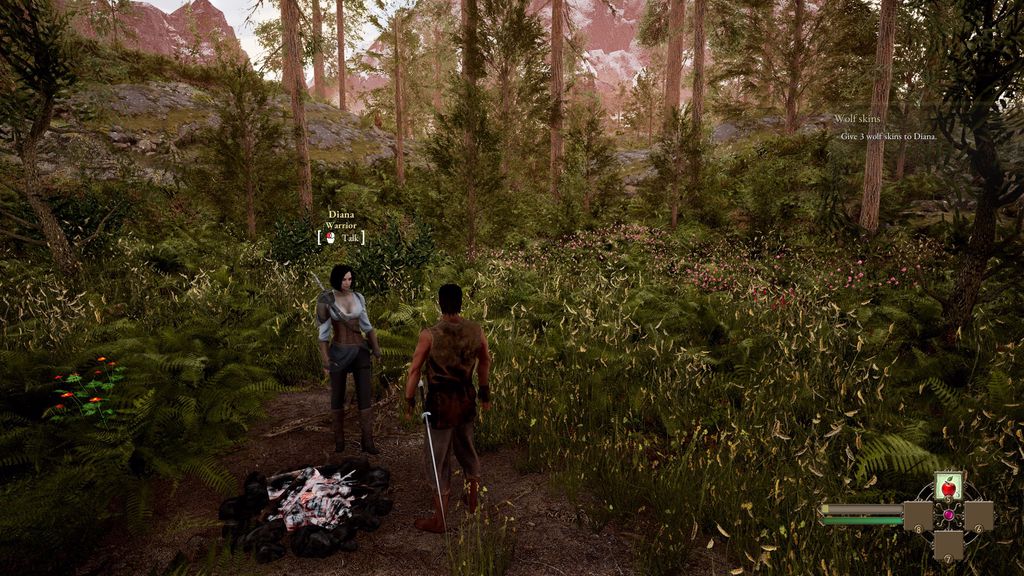Viewport: 1024px width, 576px height.
Task: Open the Wolf skins quest tracker
Action: point(855,119)
